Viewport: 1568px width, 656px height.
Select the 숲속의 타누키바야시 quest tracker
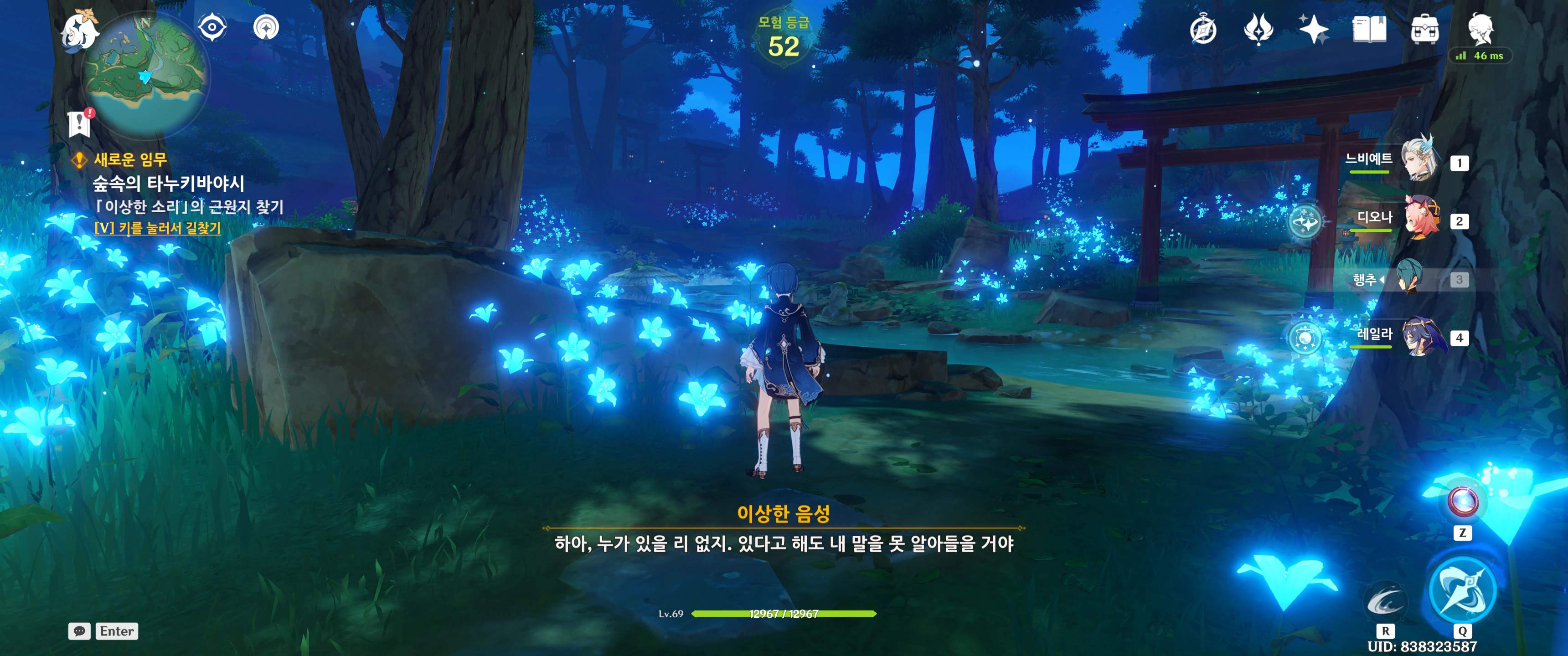tap(169, 183)
